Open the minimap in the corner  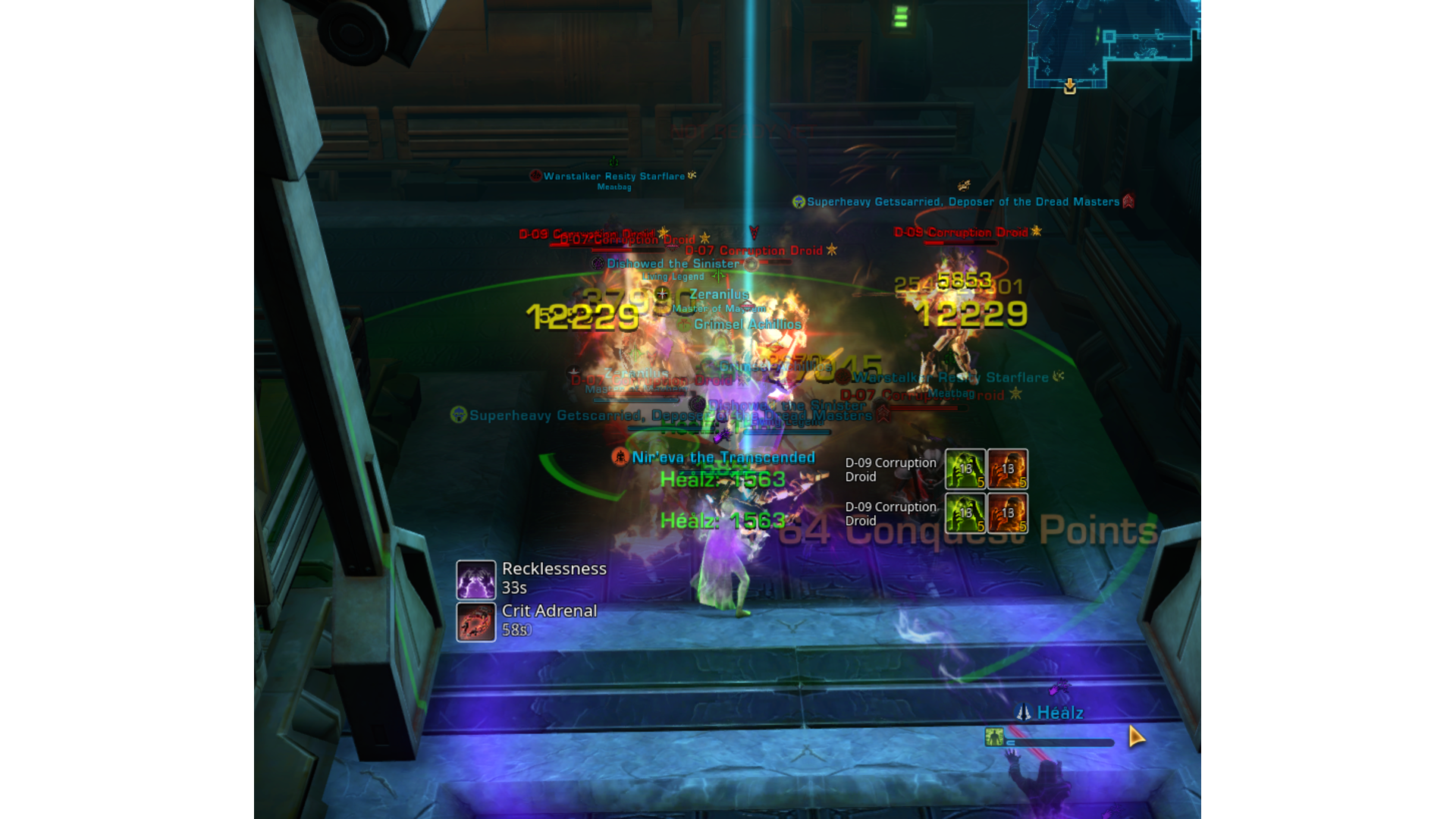tap(1112, 43)
